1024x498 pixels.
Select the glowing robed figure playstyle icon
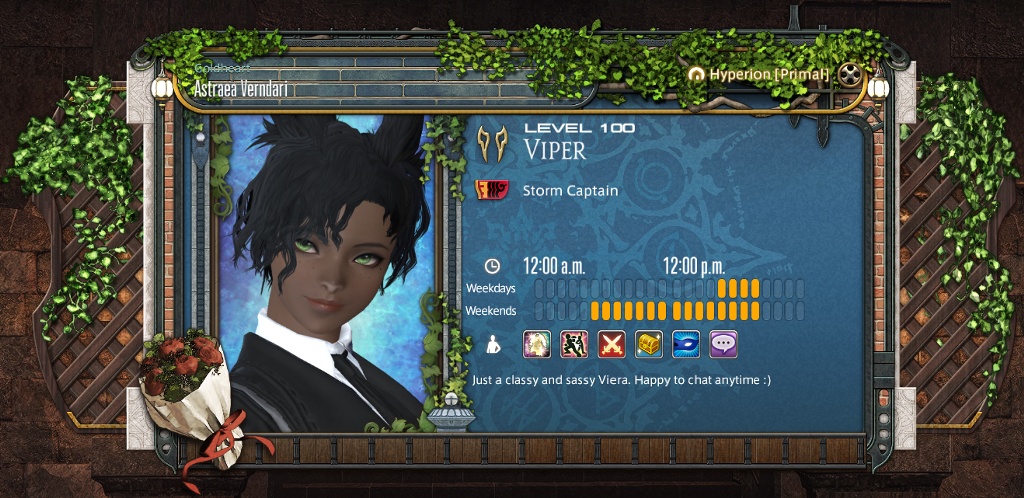click(x=537, y=344)
